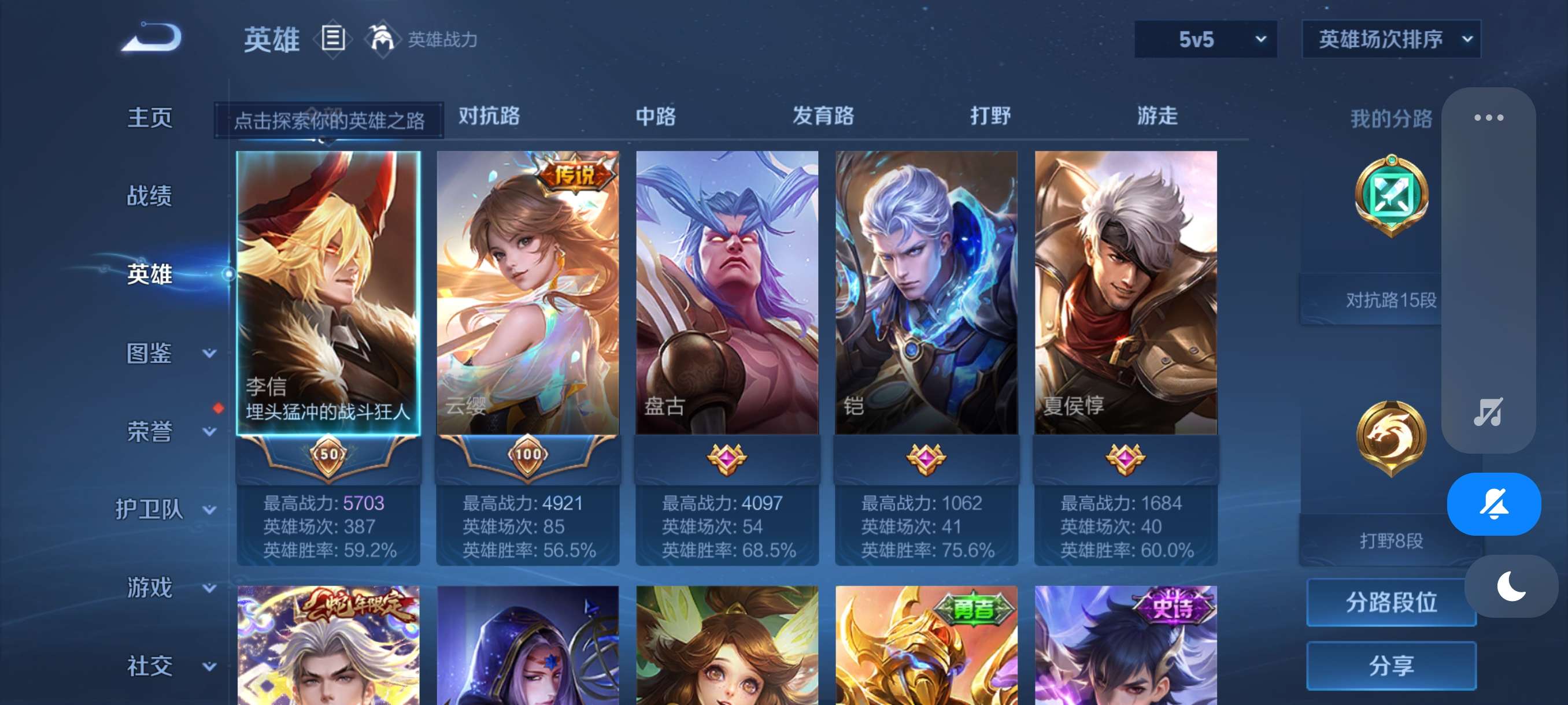Click the 分享 share button
This screenshot has height=705, width=1568.
[x=1393, y=666]
